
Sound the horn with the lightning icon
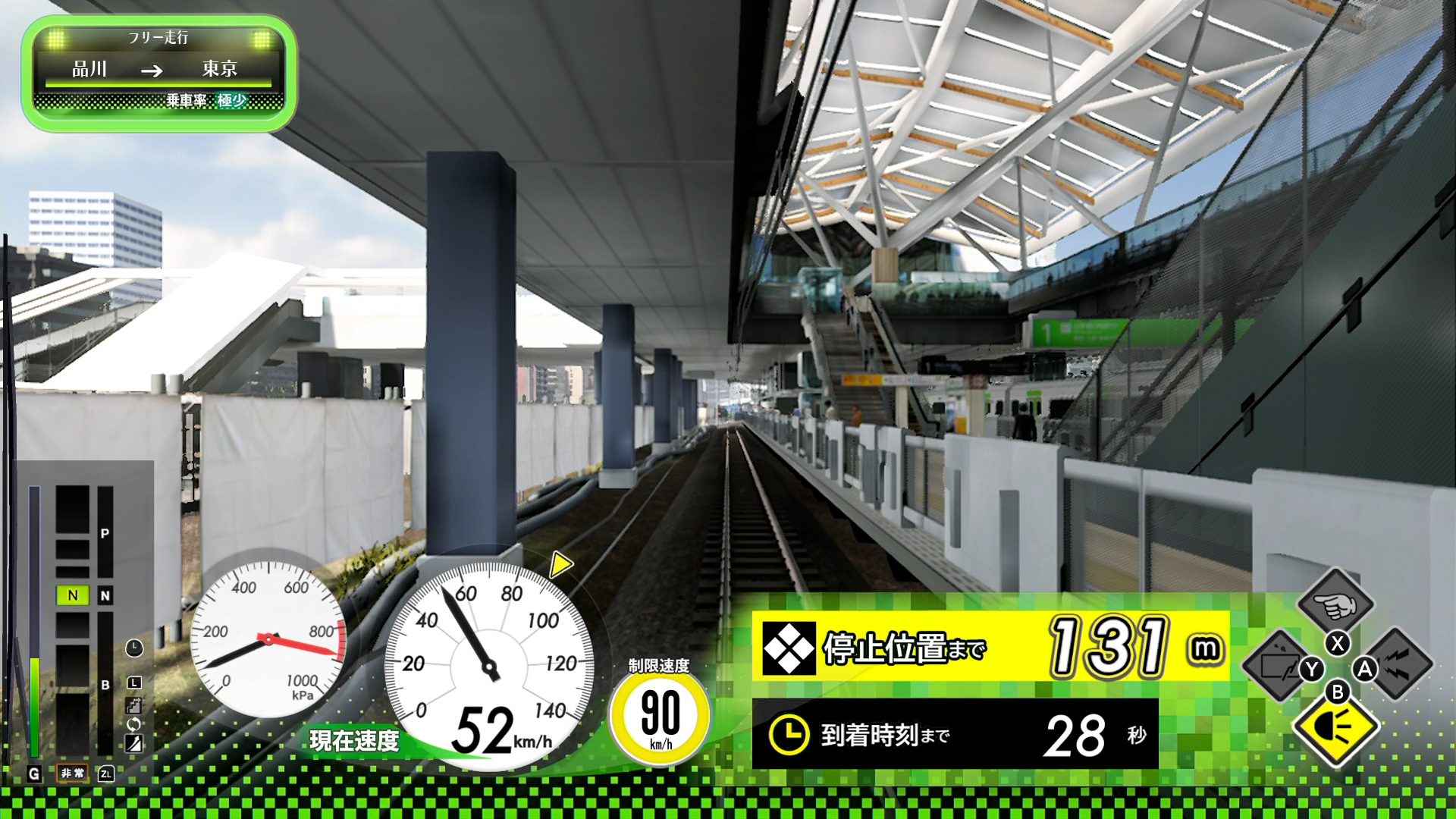click(x=1398, y=665)
